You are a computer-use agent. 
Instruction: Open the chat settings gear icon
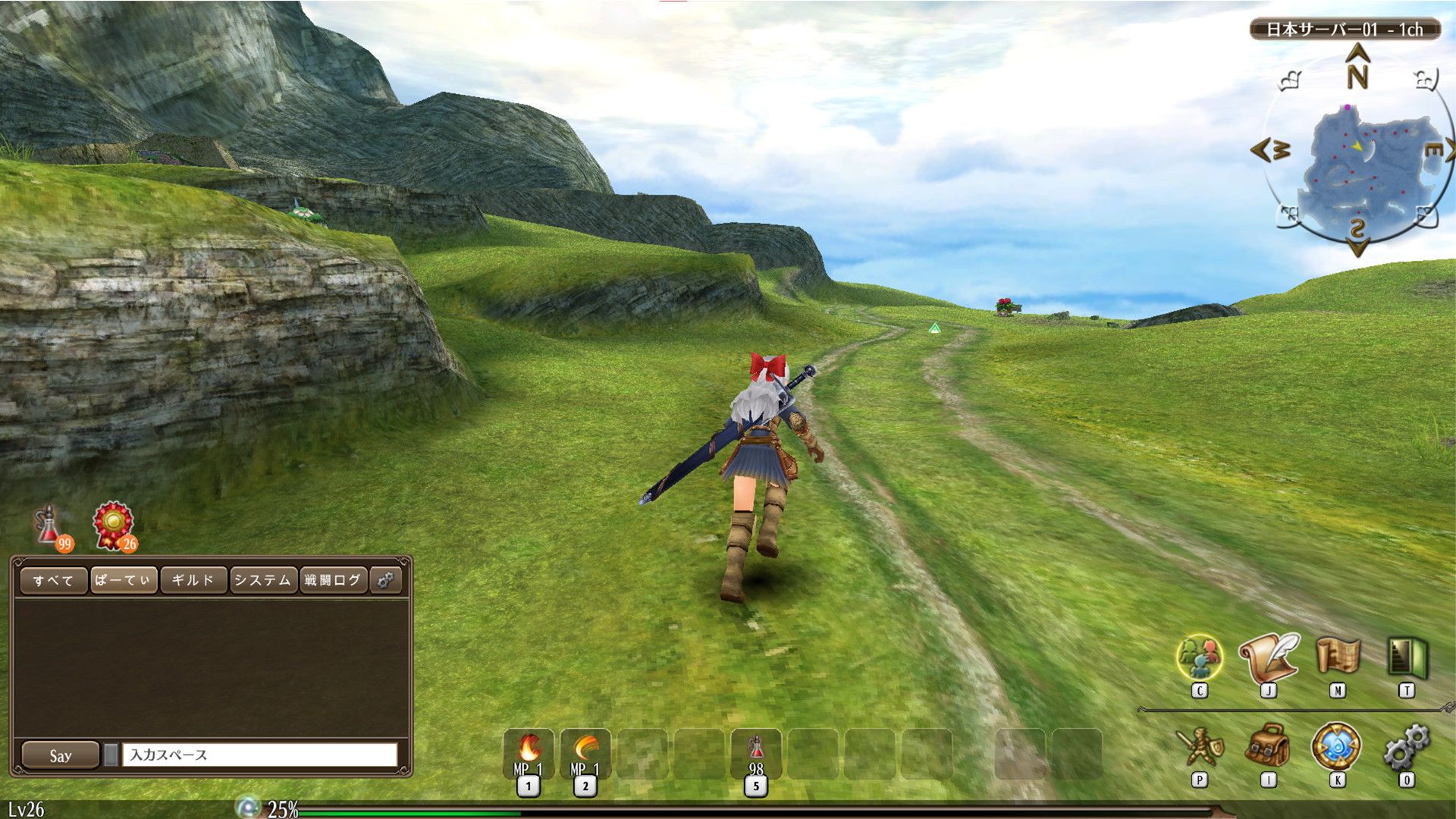pyautogui.click(x=385, y=580)
